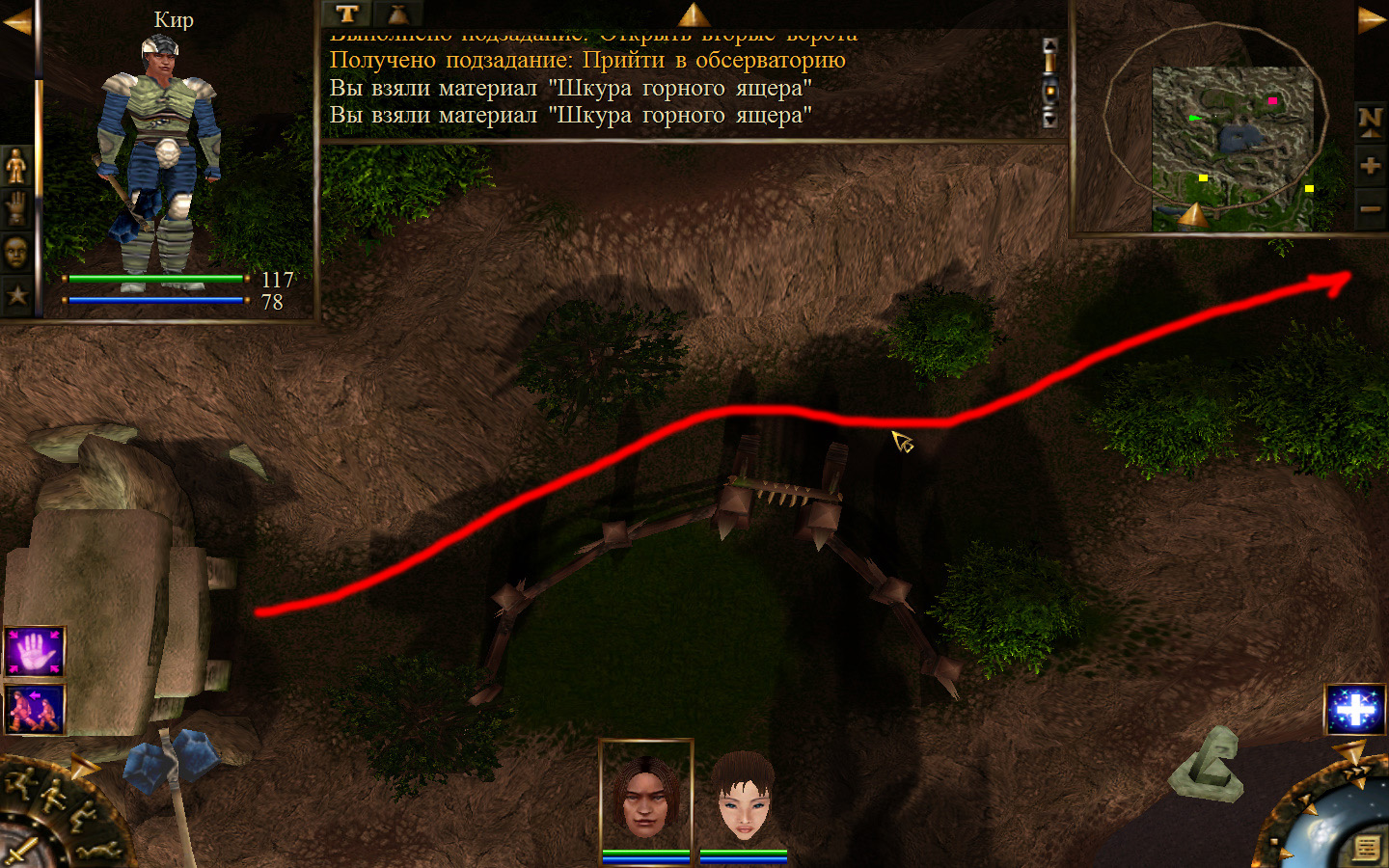Open the star icon tab
The image size is (1389, 868).
[x=16, y=294]
